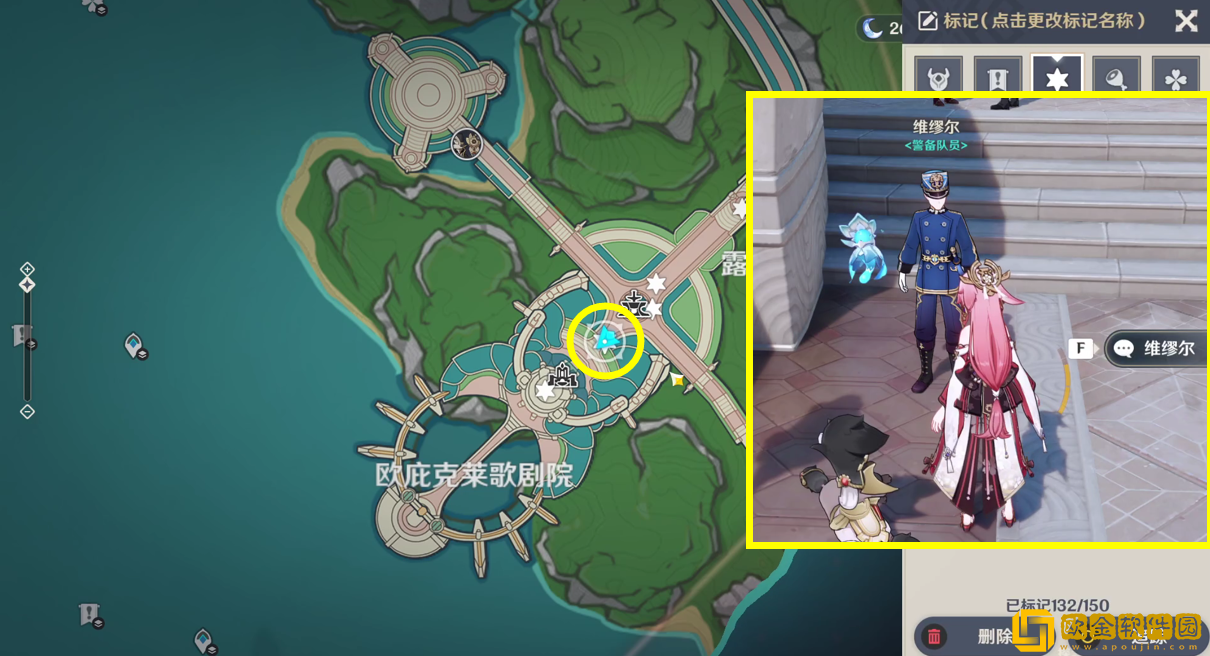This screenshot has width=1210, height=656.
Task: Select the cyan pin inside the yellow circle
Action: [604, 341]
